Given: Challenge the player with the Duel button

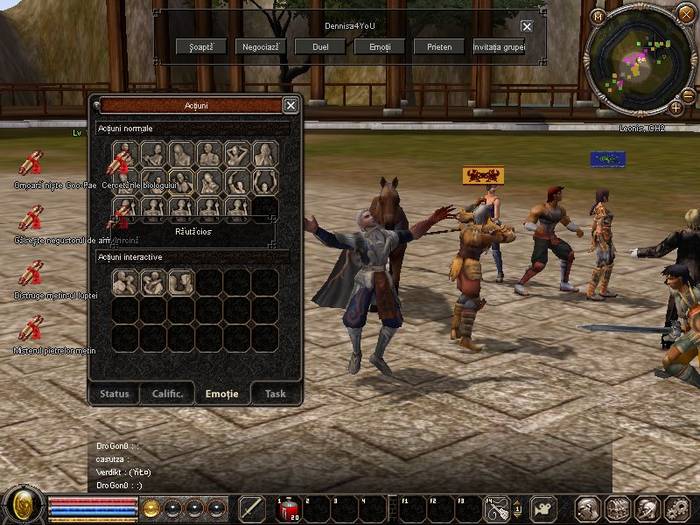Looking at the screenshot, I should click(x=320, y=46).
